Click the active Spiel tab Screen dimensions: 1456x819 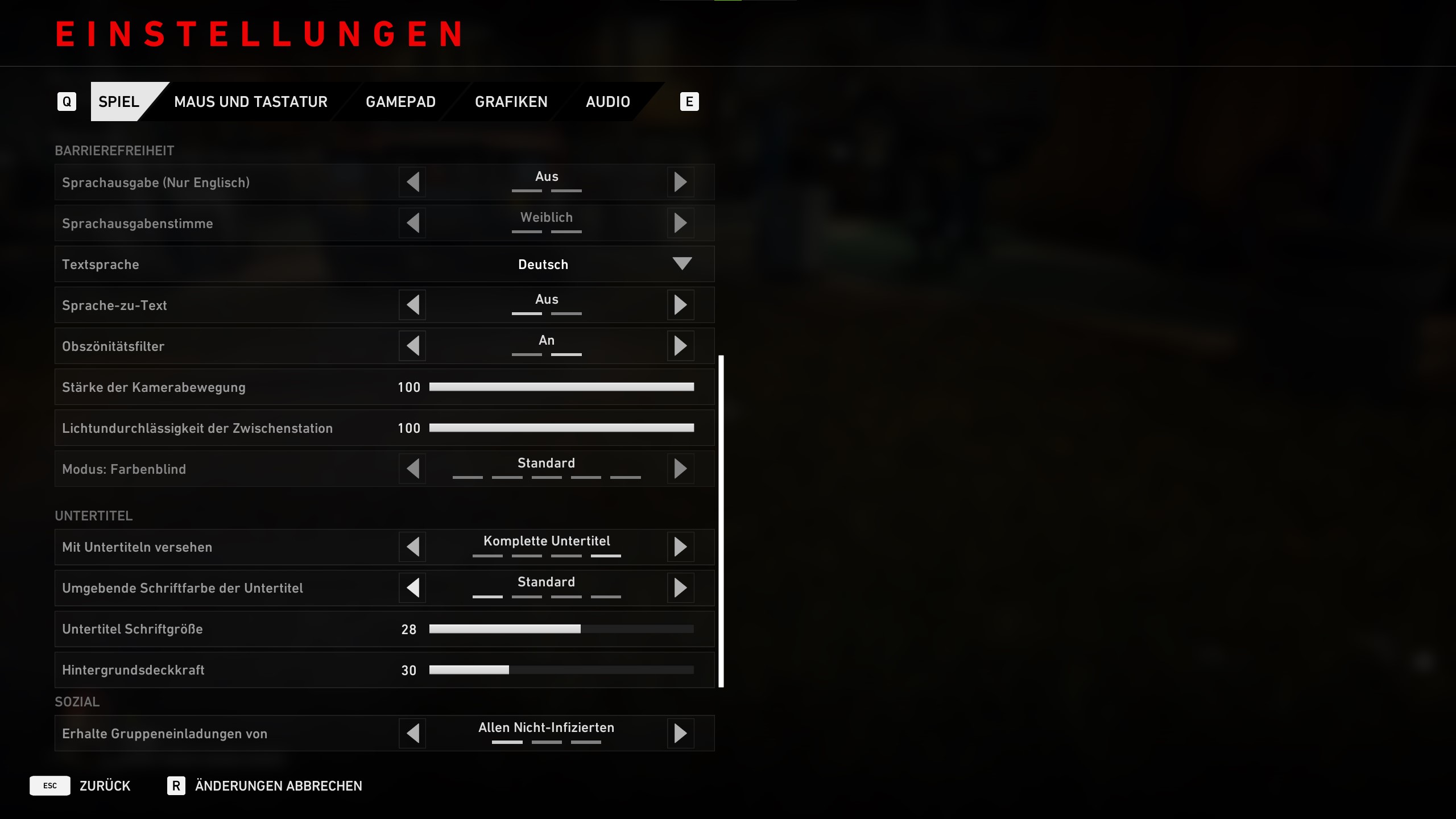[x=119, y=102]
